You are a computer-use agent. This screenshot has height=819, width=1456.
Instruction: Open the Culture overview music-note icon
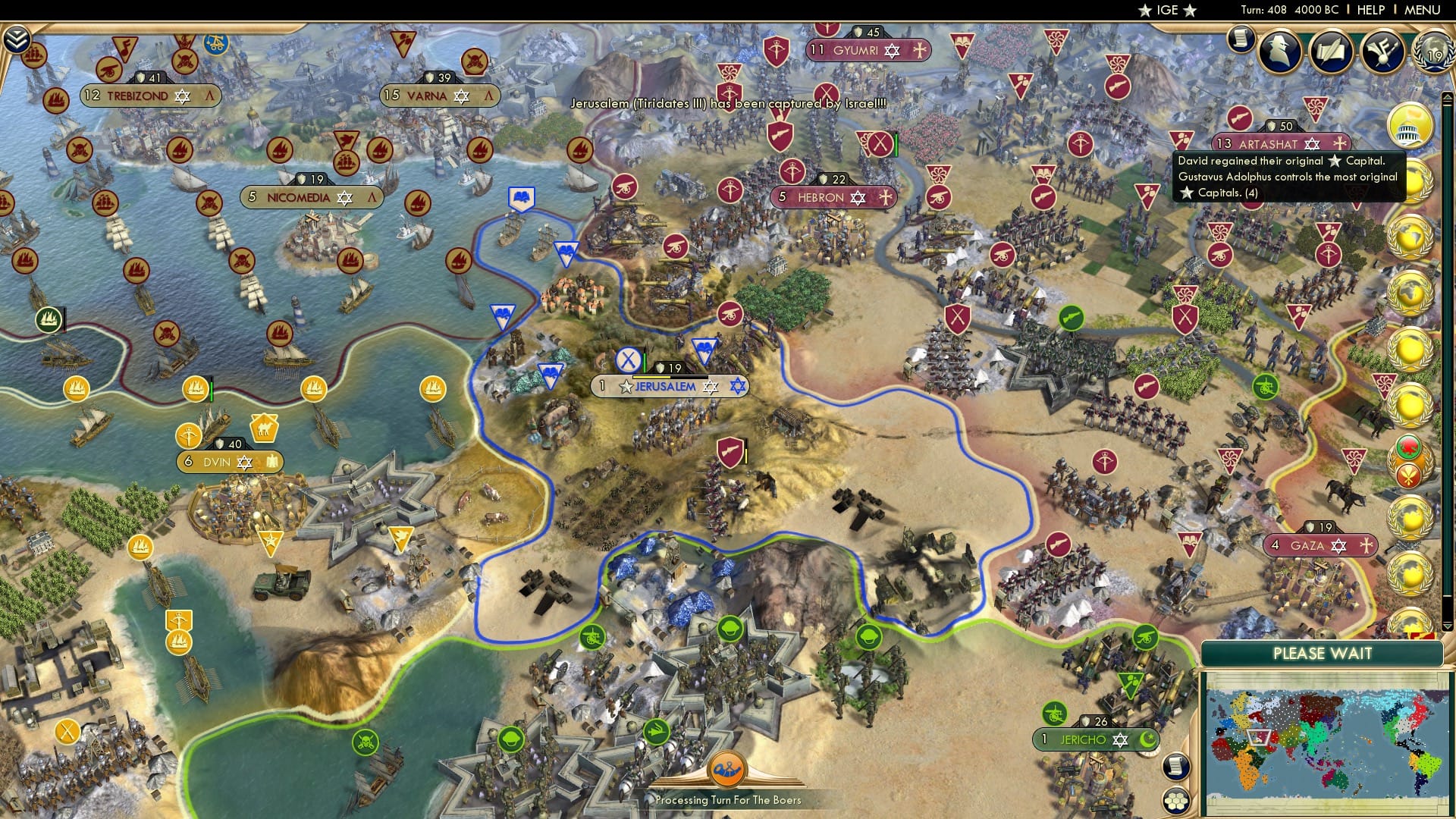(x=1382, y=53)
